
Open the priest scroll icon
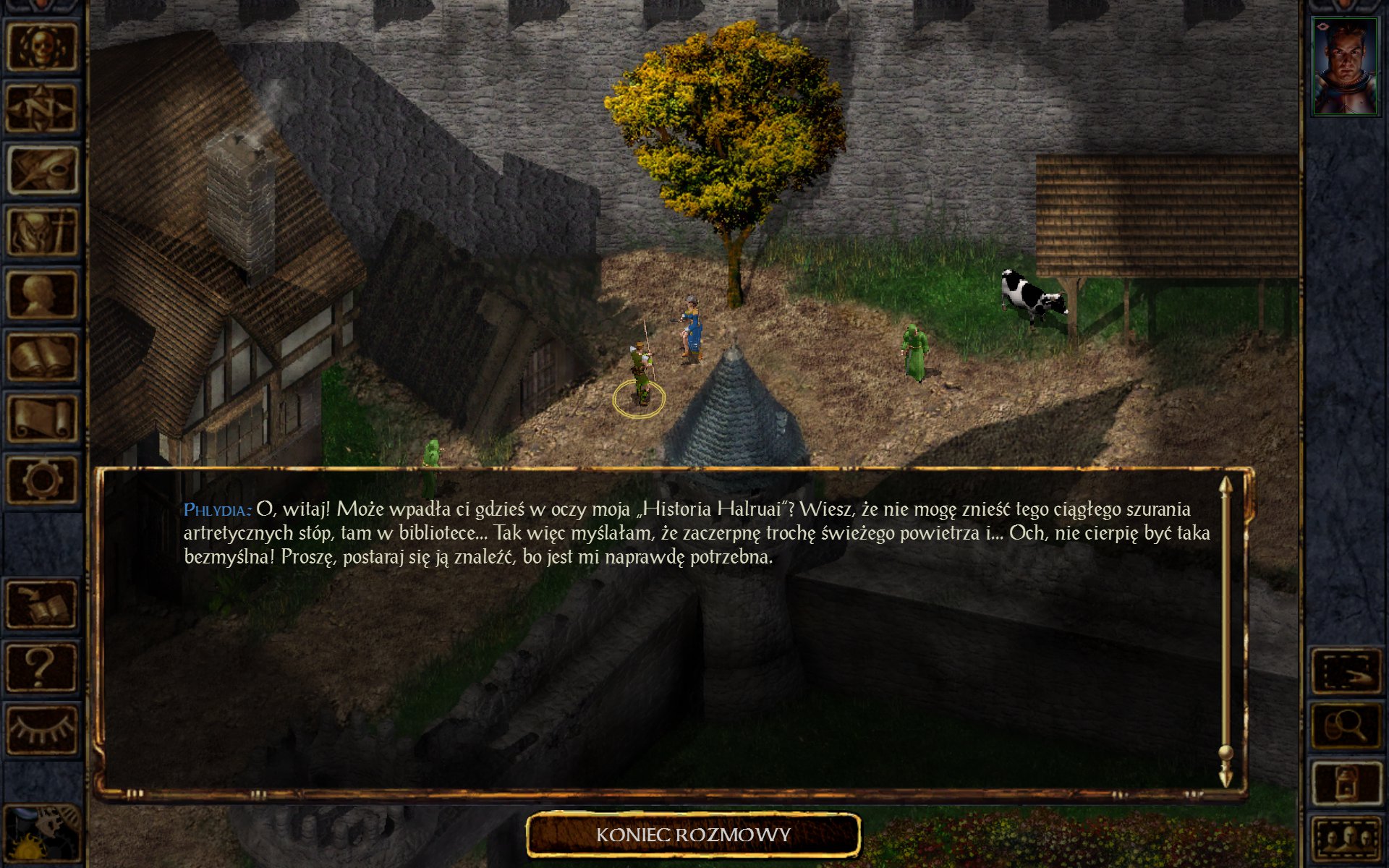click(42, 419)
